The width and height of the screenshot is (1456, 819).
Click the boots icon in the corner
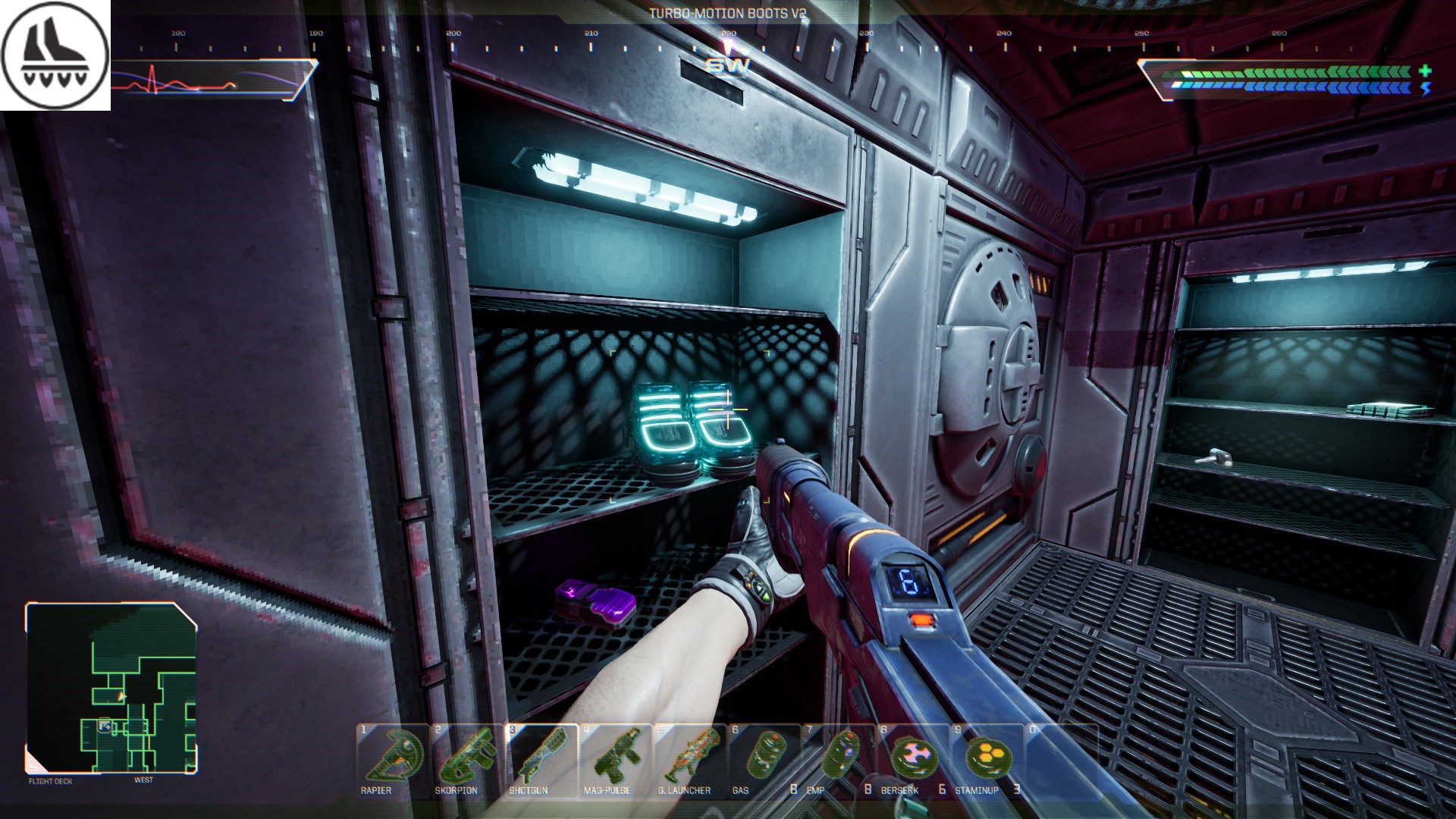(x=55, y=55)
